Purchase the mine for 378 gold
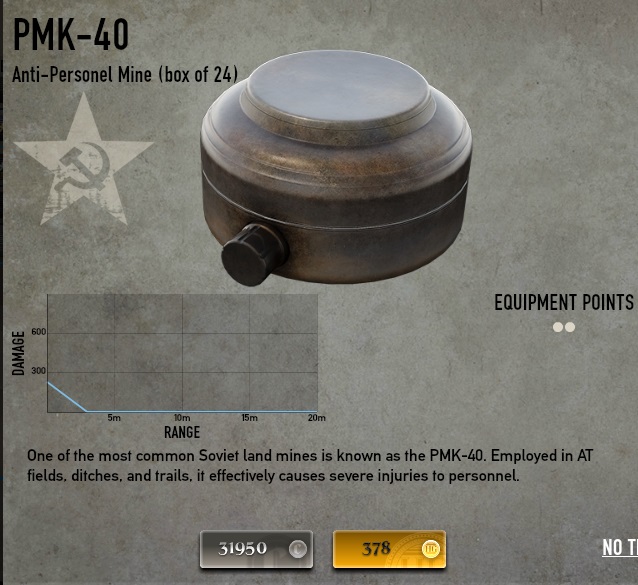The height and width of the screenshot is (585, 638). click(x=389, y=548)
